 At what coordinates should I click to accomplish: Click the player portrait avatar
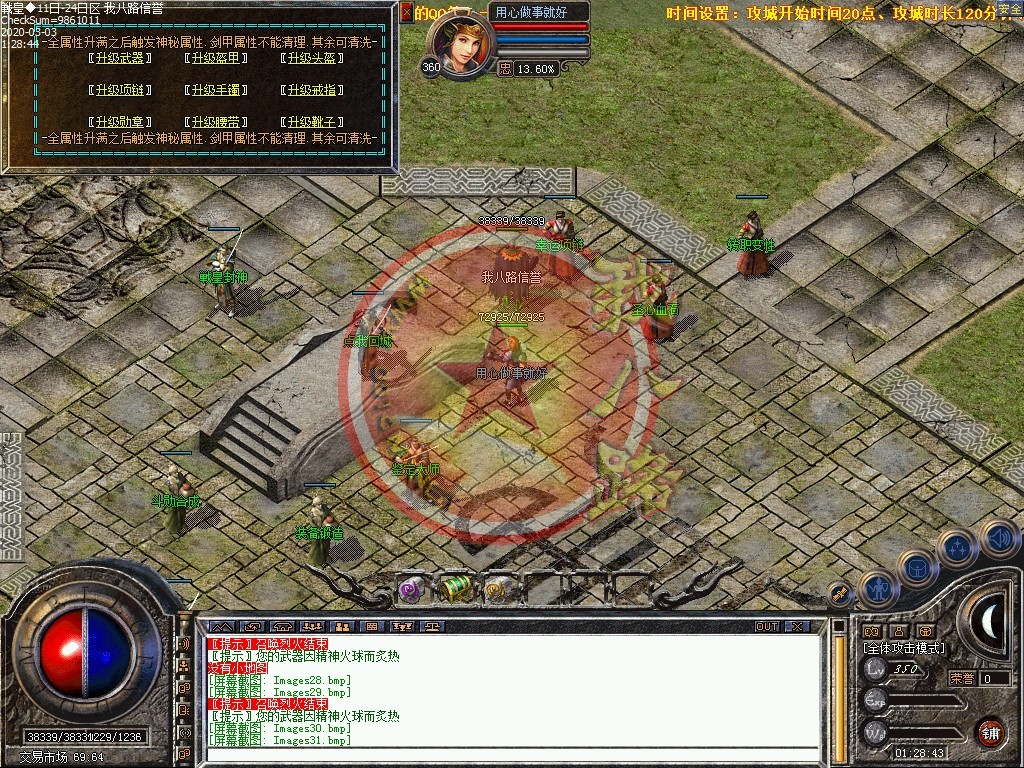(x=459, y=45)
